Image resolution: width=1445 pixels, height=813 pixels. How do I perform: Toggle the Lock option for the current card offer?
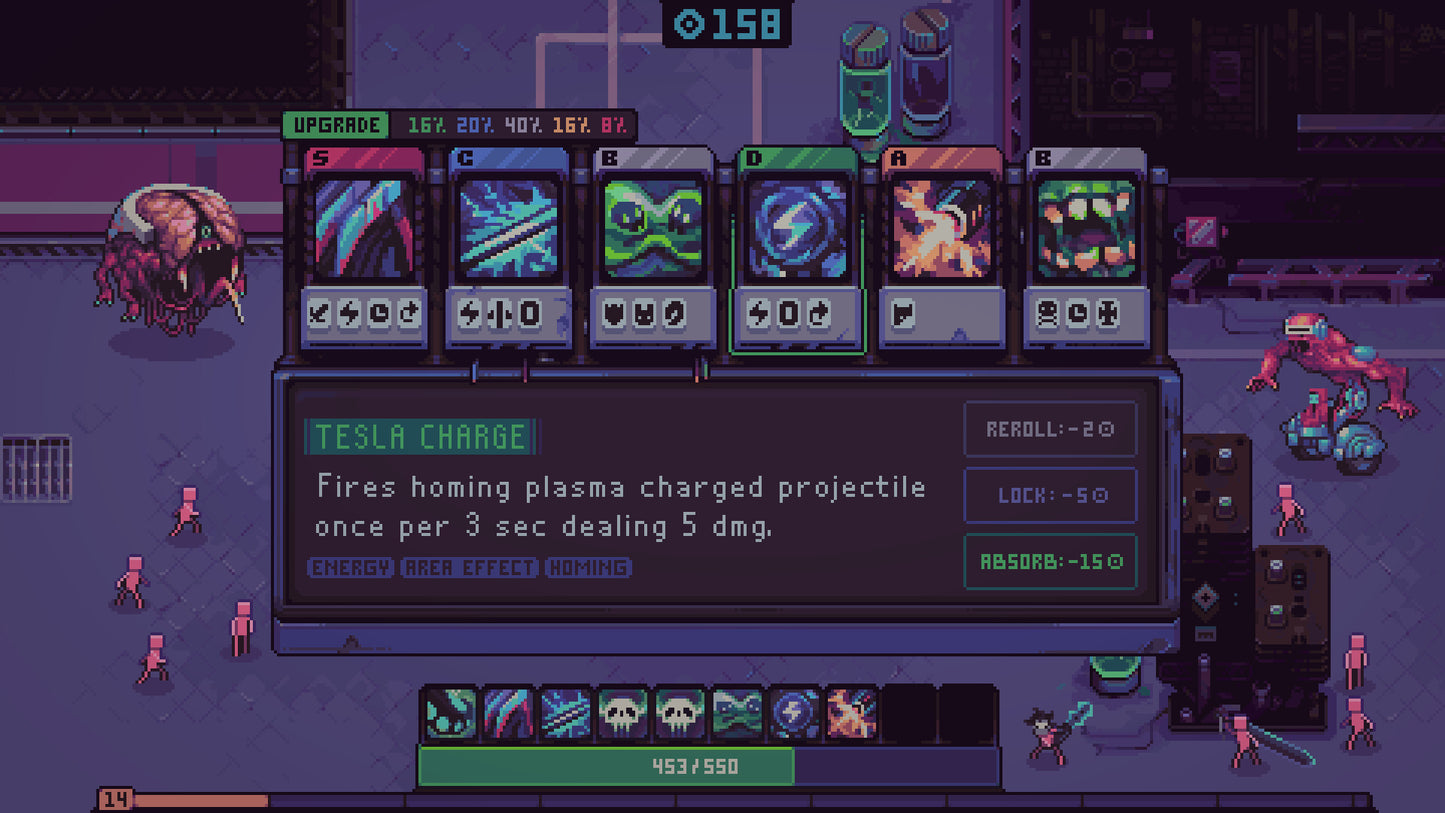[1049, 495]
